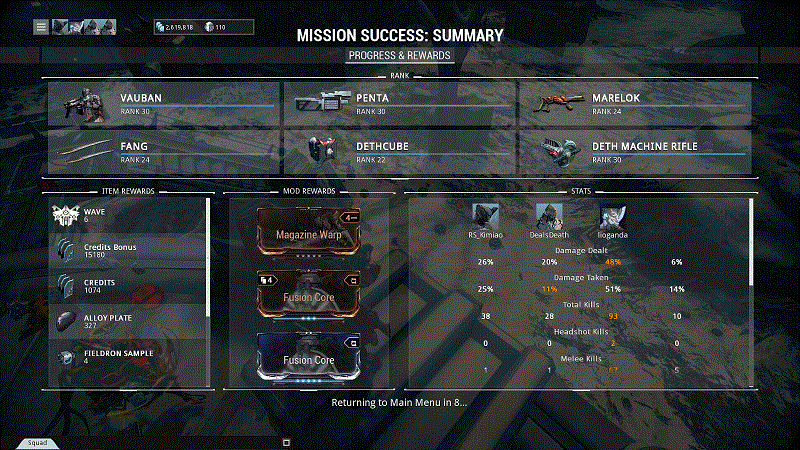Open the hamburger menu button
This screenshot has height=450, width=800.
point(41,27)
